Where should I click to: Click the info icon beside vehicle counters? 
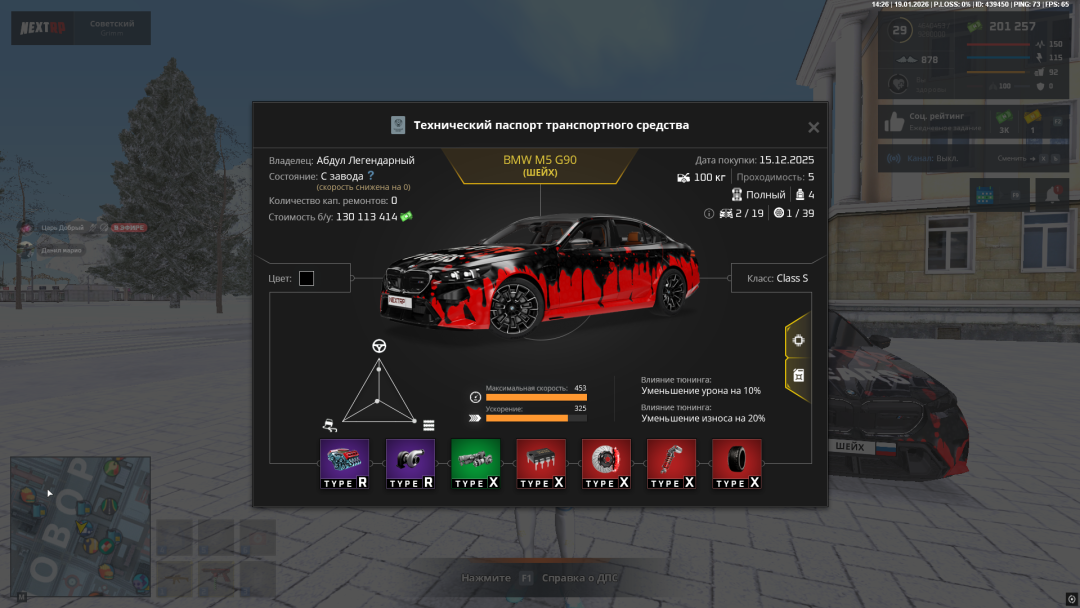pos(709,213)
